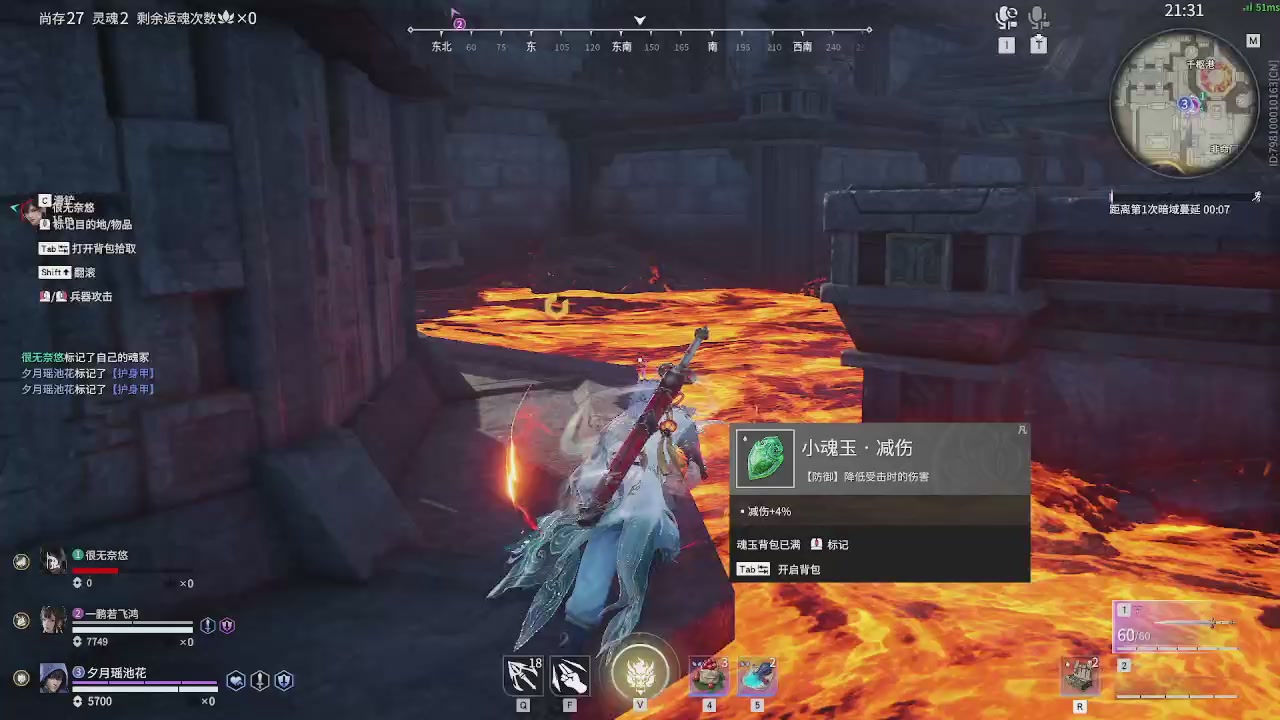Use the blue potion item in slot 5

pyautogui.click(x=756, y=675)
